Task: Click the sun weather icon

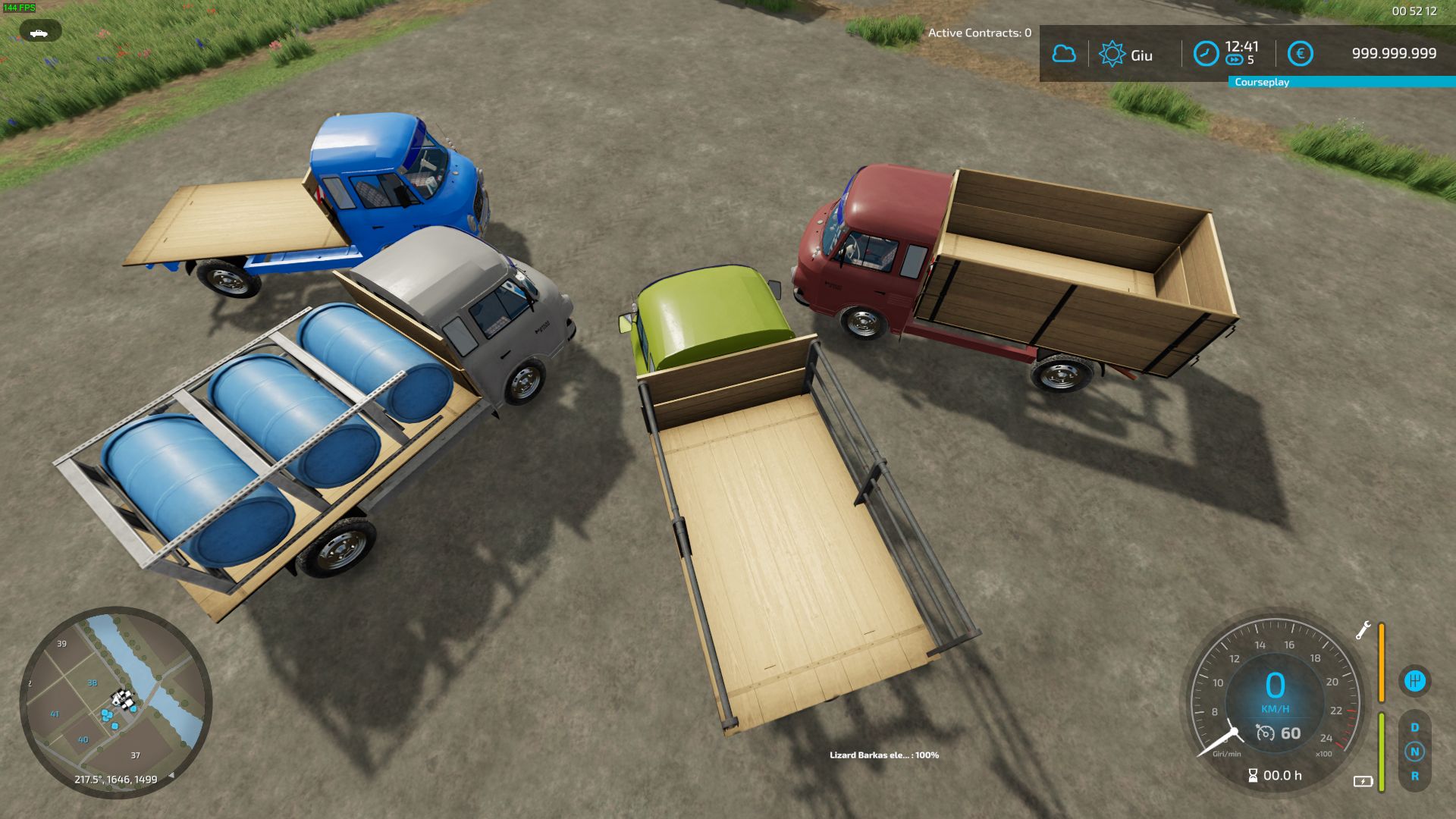Action: [1112, 54]
